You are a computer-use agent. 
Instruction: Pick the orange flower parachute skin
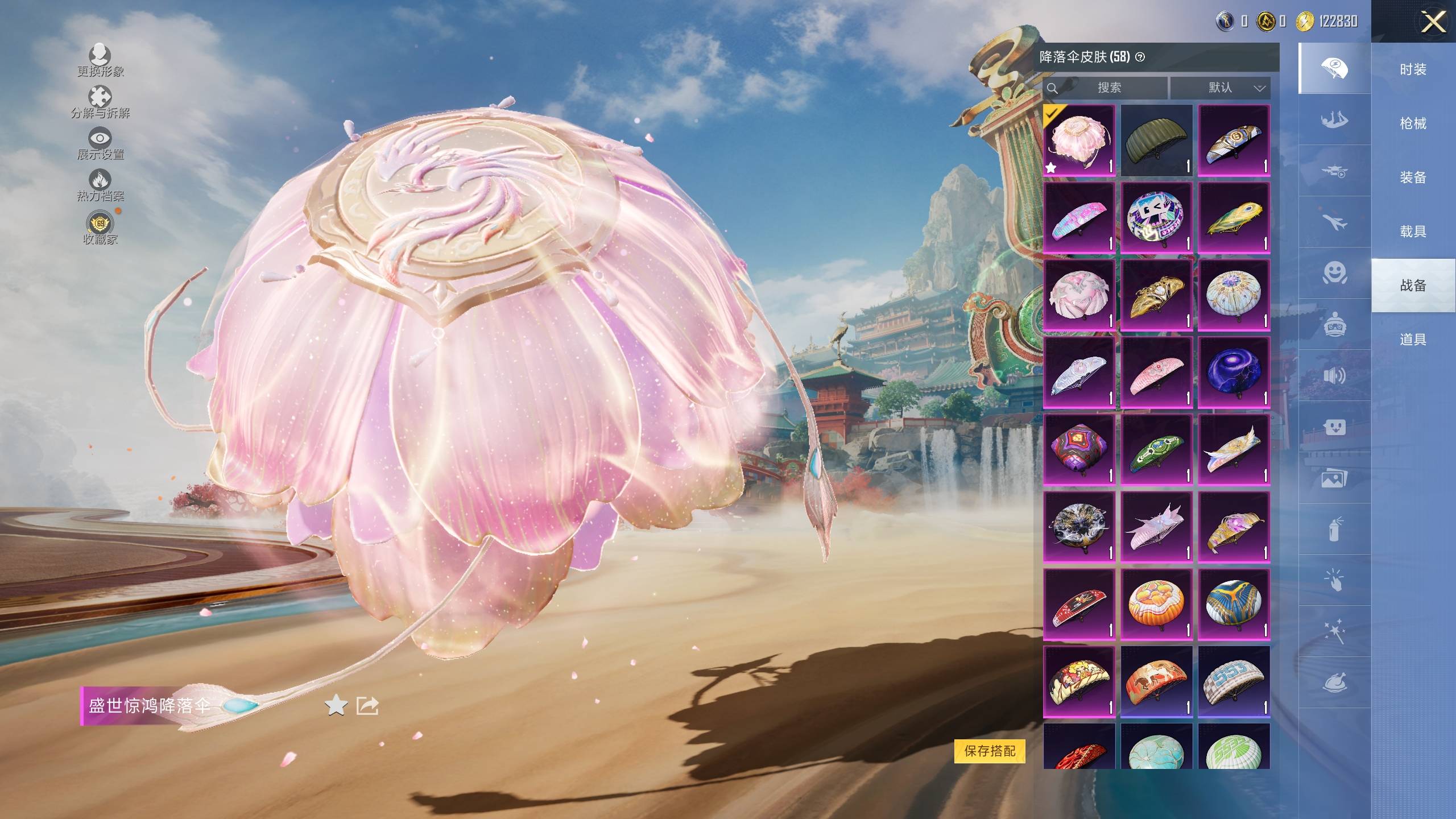(1156, 604)
